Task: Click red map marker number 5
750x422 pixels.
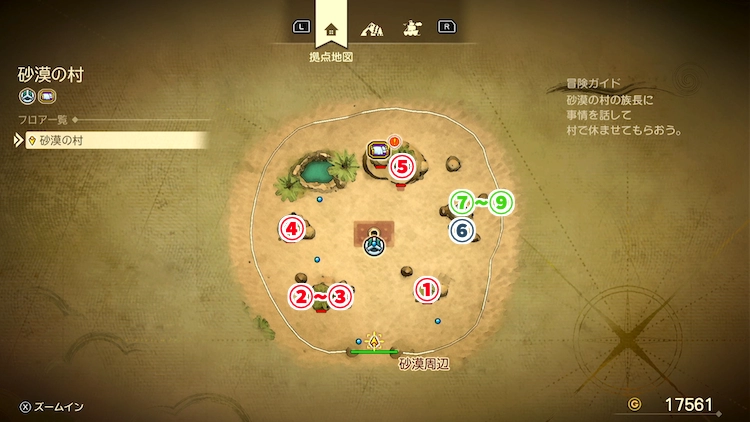Action: (402, 166)
